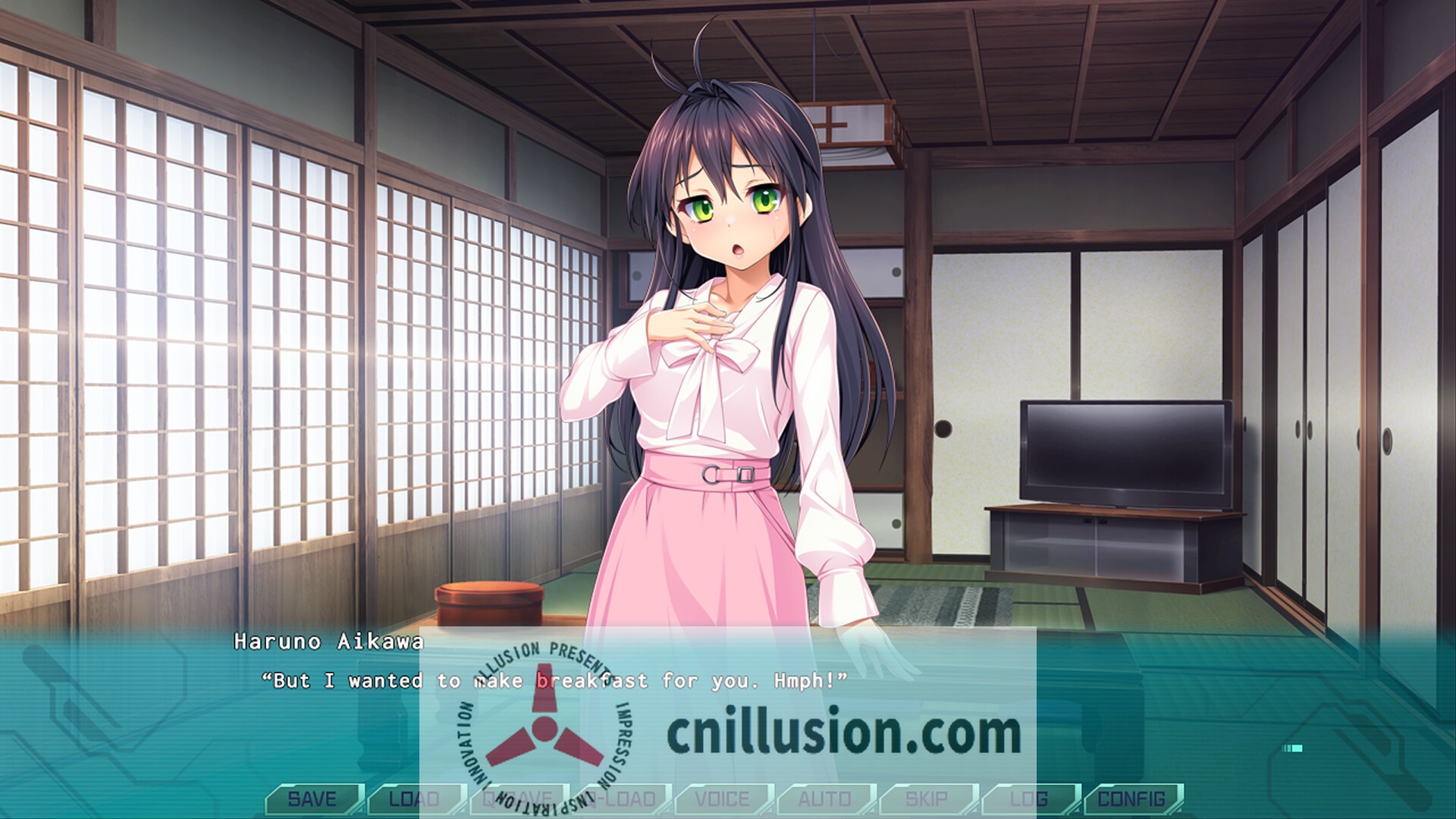The height and width of the screenshot is (819, 1456).
Task: Open the Load screen
Action: point(413,799)
